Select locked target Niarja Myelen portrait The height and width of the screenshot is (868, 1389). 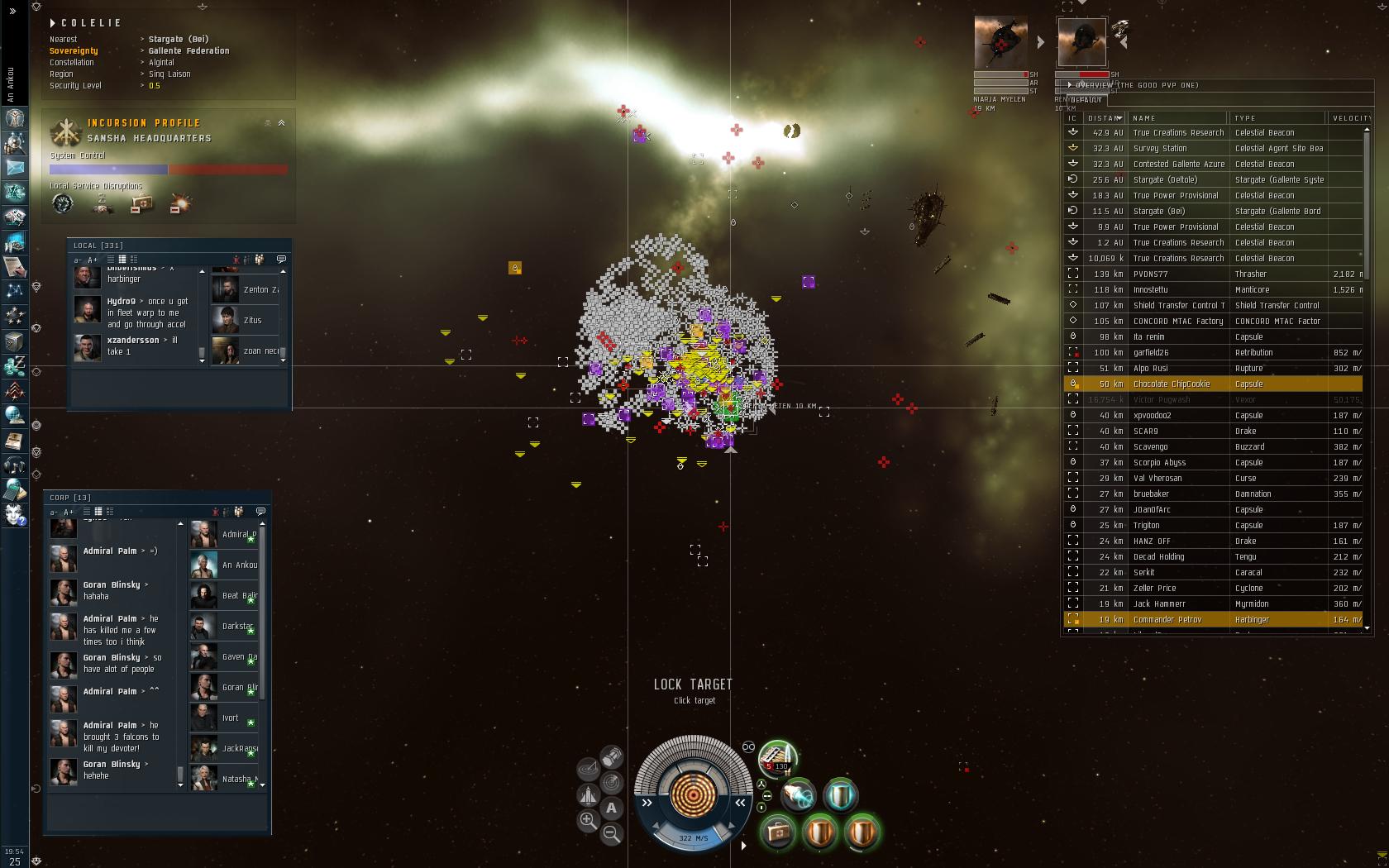[x=1001, y=42]
